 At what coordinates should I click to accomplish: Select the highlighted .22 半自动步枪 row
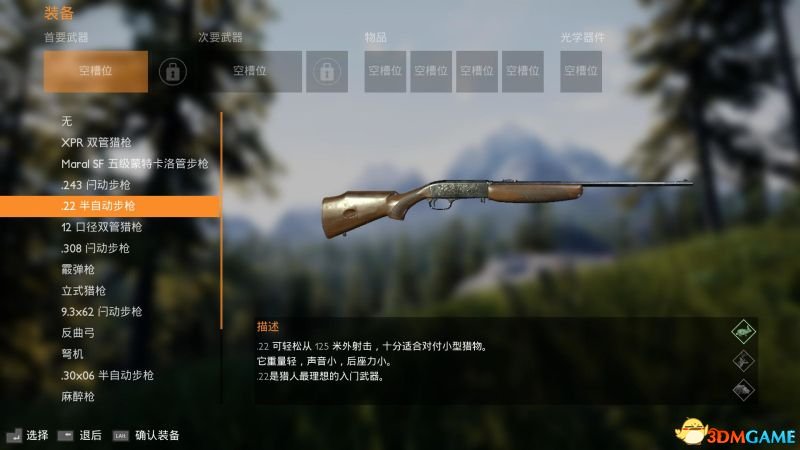coord(110,206)
